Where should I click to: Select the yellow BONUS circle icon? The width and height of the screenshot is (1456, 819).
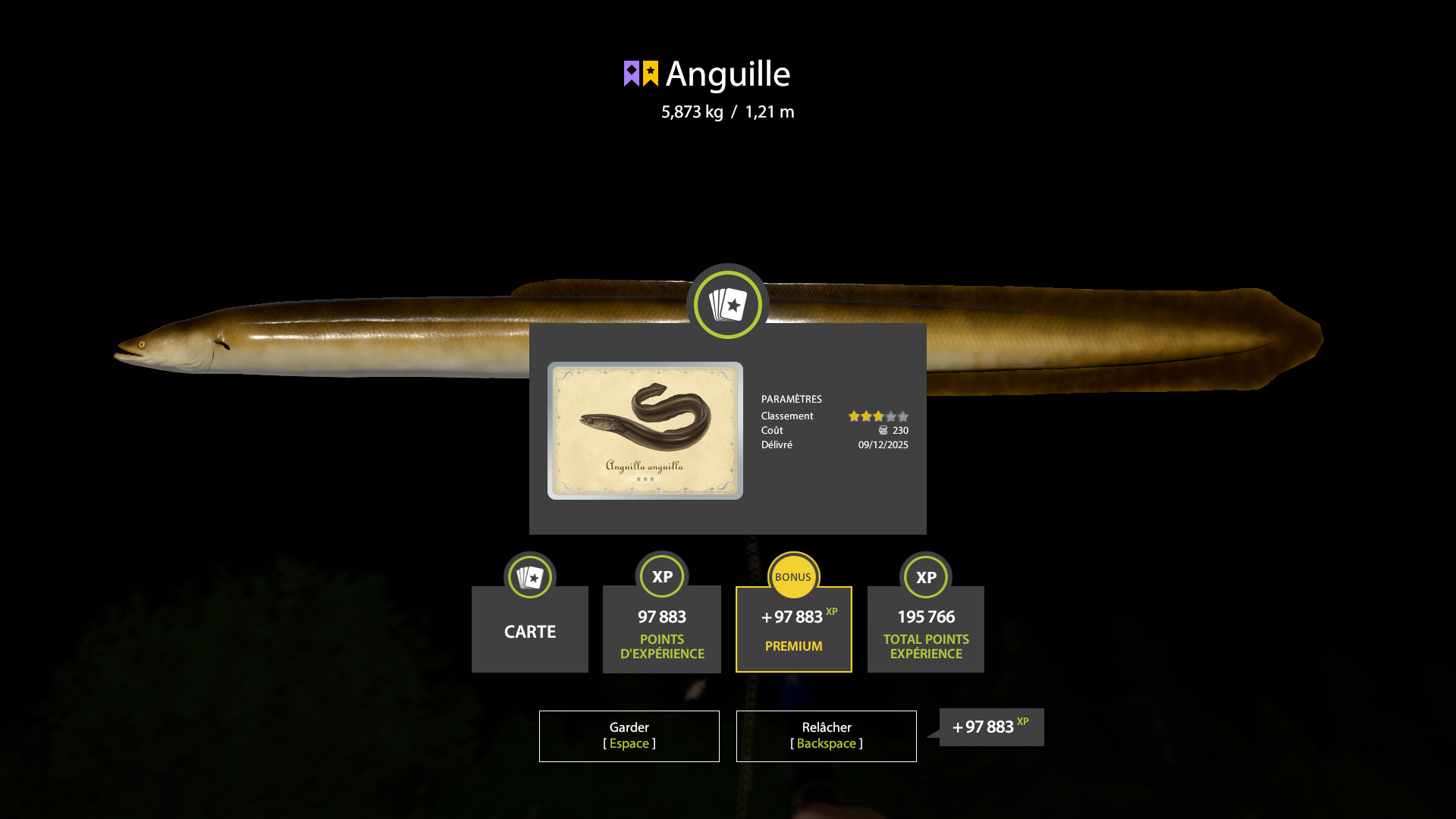(793, 576)
